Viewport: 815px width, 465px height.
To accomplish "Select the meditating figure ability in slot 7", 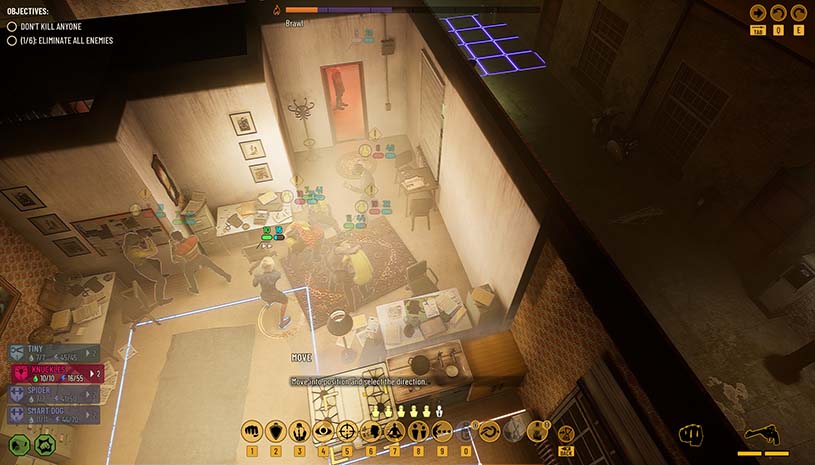I will point(394,431).
